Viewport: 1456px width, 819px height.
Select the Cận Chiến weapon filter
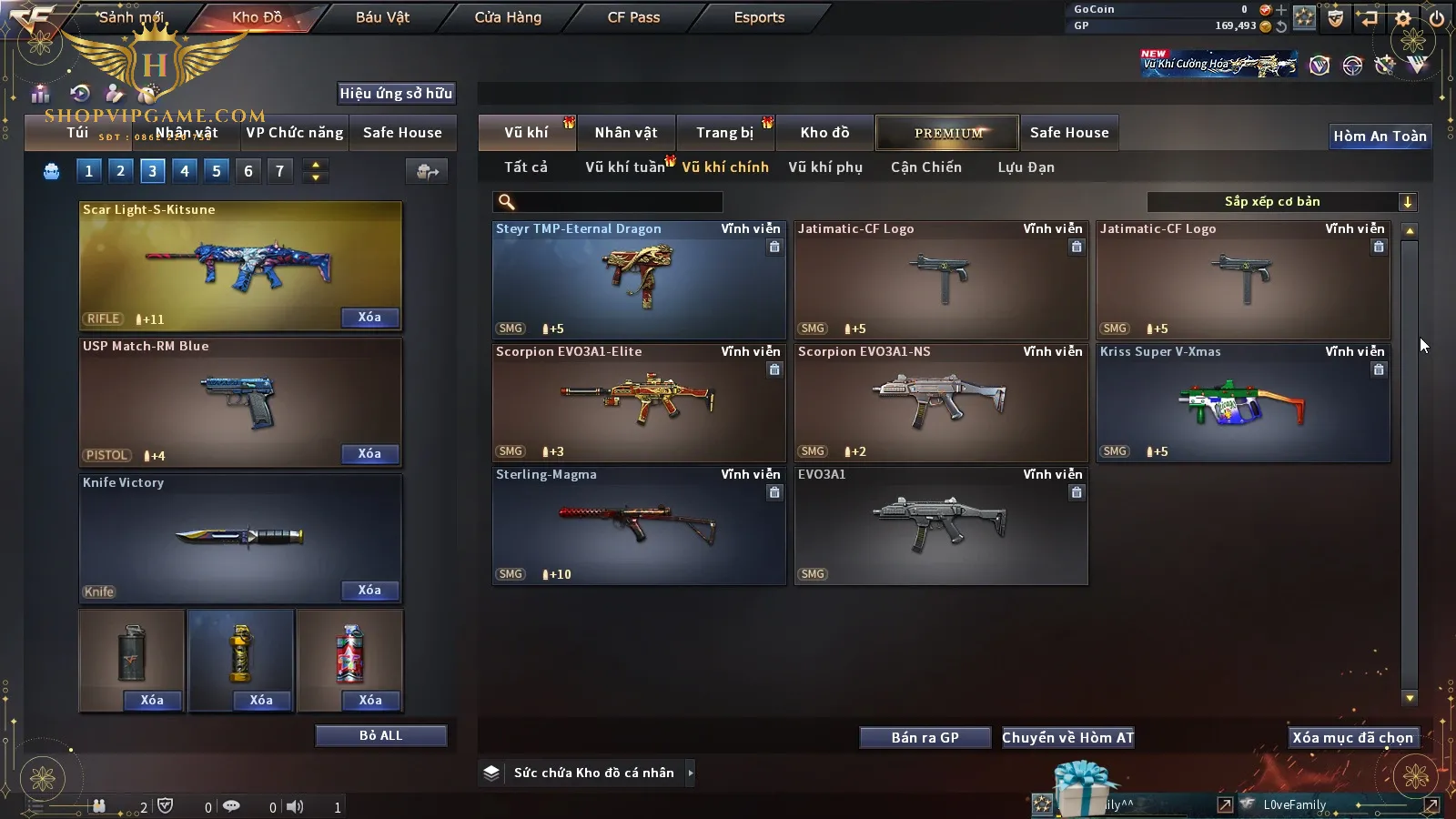(x=925, y=167)
